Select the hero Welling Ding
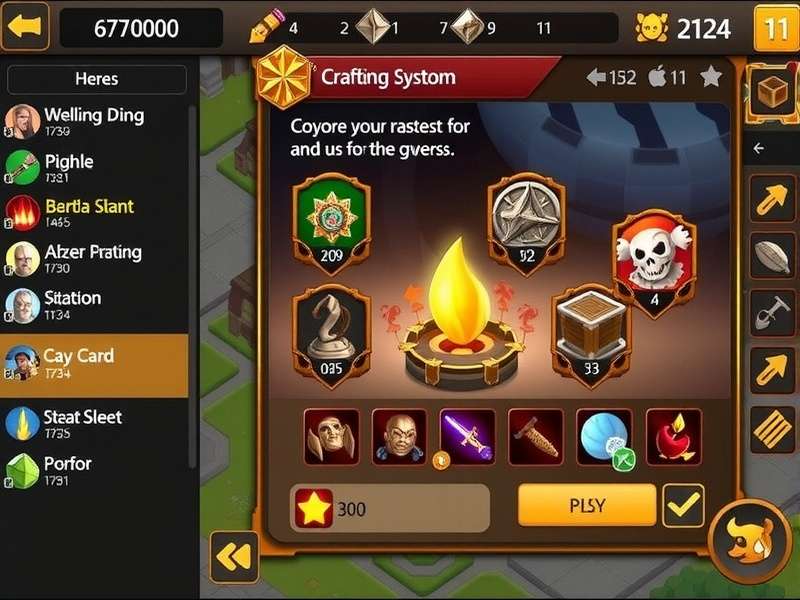Screen dimensions: 800x600 93,122
